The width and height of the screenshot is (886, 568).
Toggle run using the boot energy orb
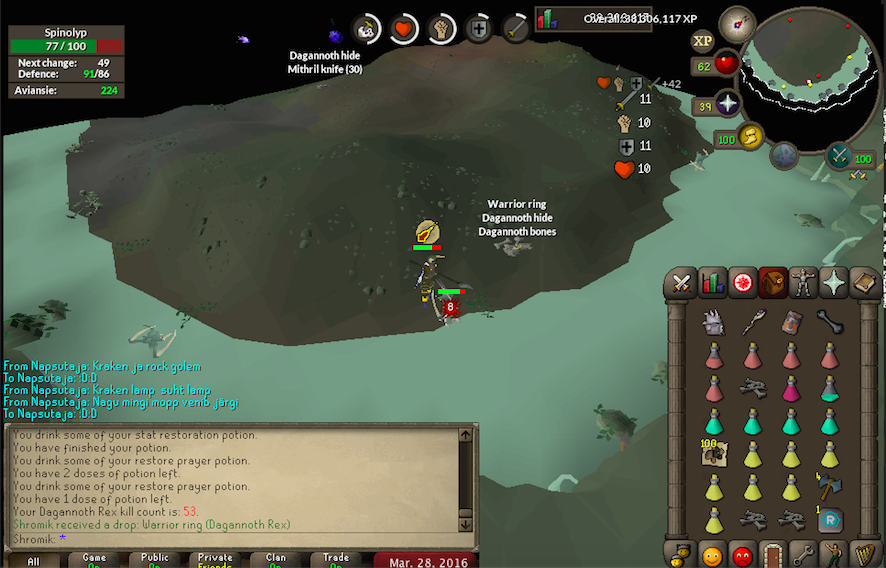click(x=751, y=136)
